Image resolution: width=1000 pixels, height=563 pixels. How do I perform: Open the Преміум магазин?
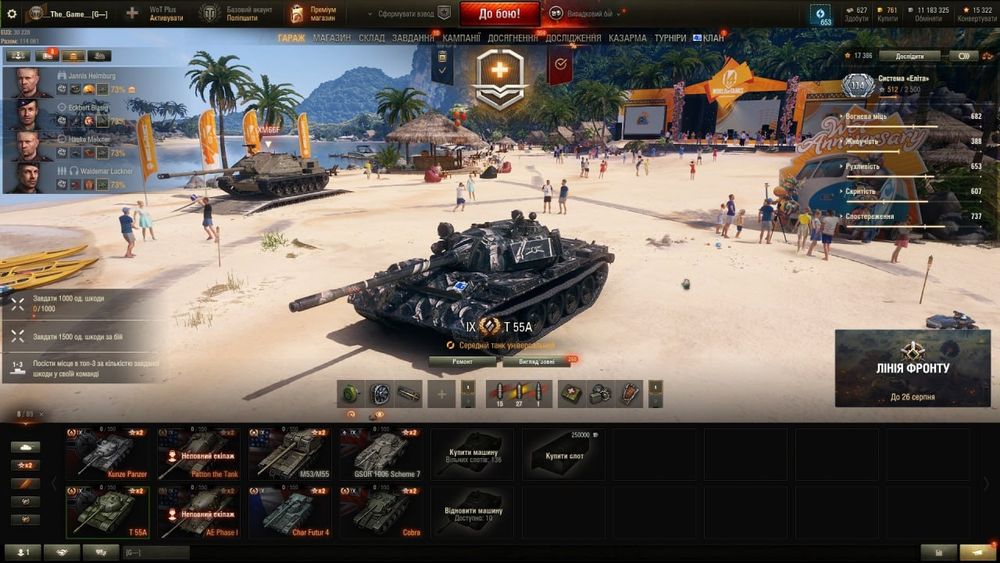[x=314, y=14]
